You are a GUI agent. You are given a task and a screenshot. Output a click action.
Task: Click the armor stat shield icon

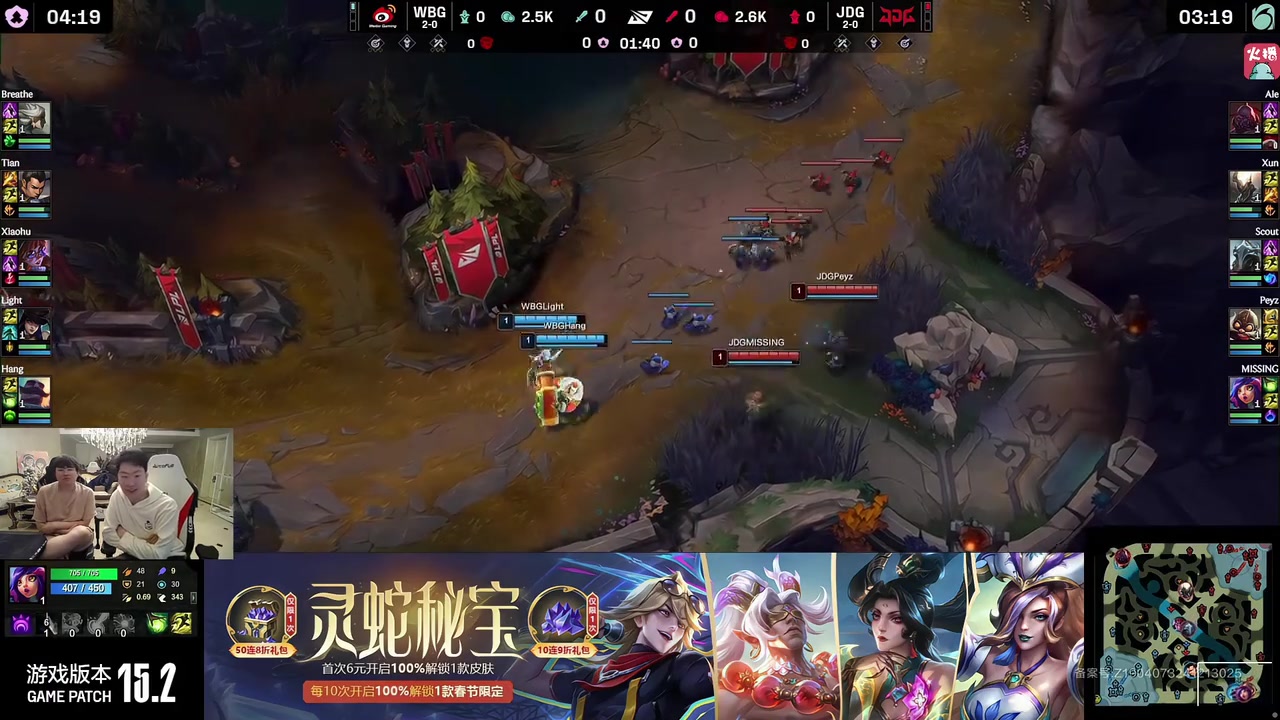tap(127, 584)
